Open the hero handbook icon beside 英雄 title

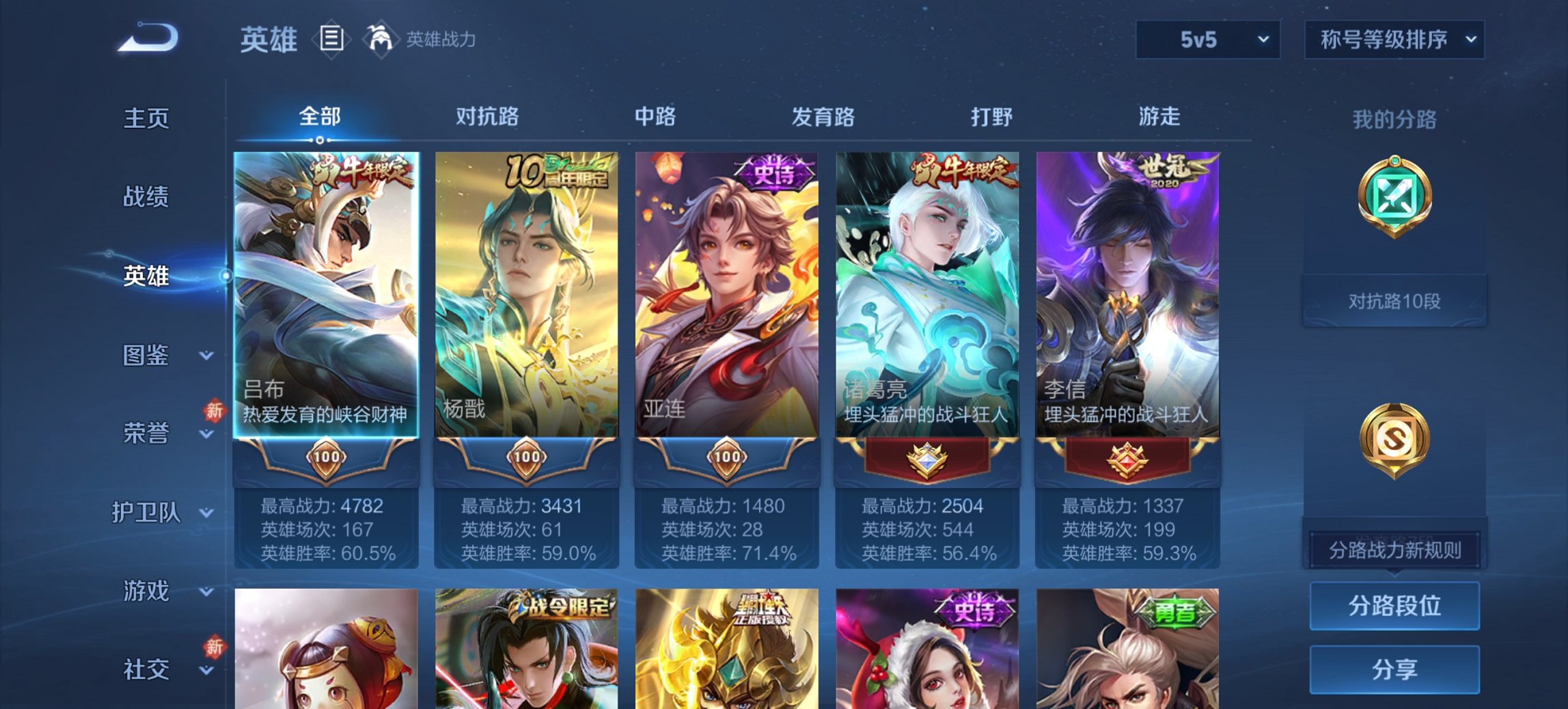pos(333,40)
